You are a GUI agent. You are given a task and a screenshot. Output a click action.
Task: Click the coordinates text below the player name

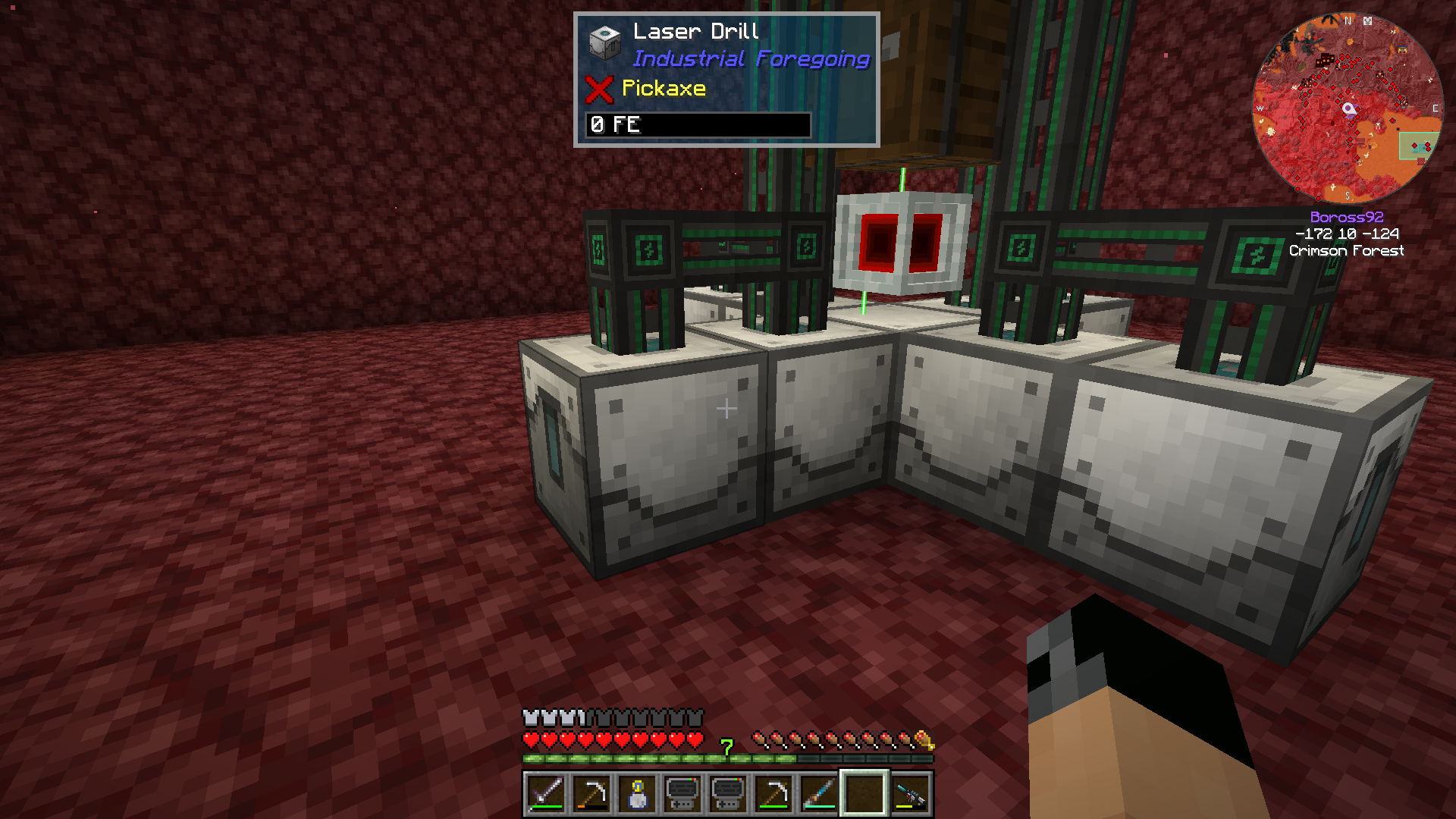pos(1348,234)
